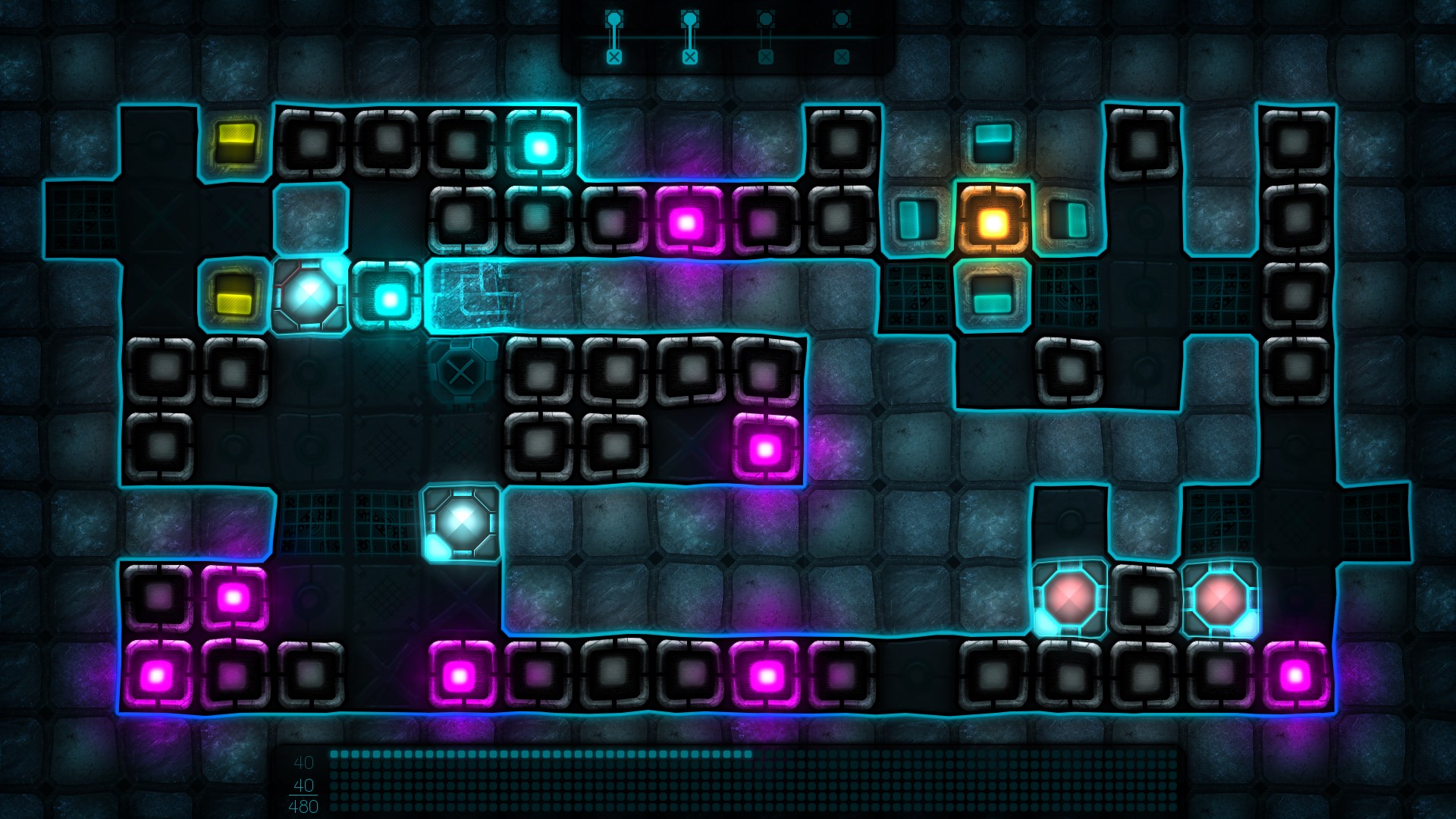Click the white octagon node in mid-grid

coord(461,522)
